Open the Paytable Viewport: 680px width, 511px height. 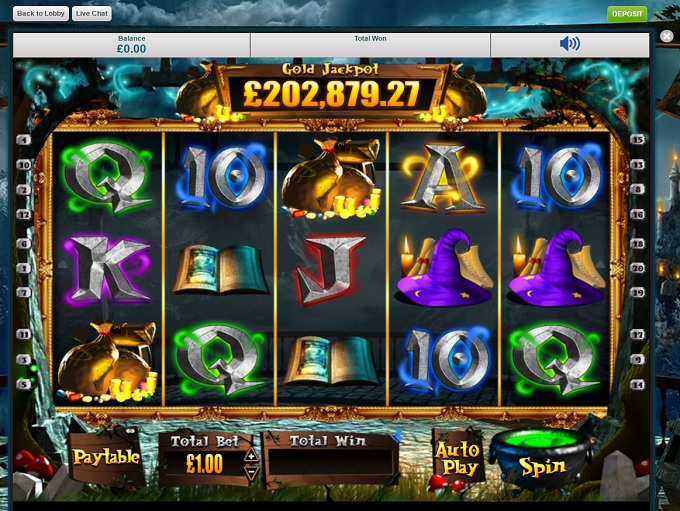tap(105, 457)
